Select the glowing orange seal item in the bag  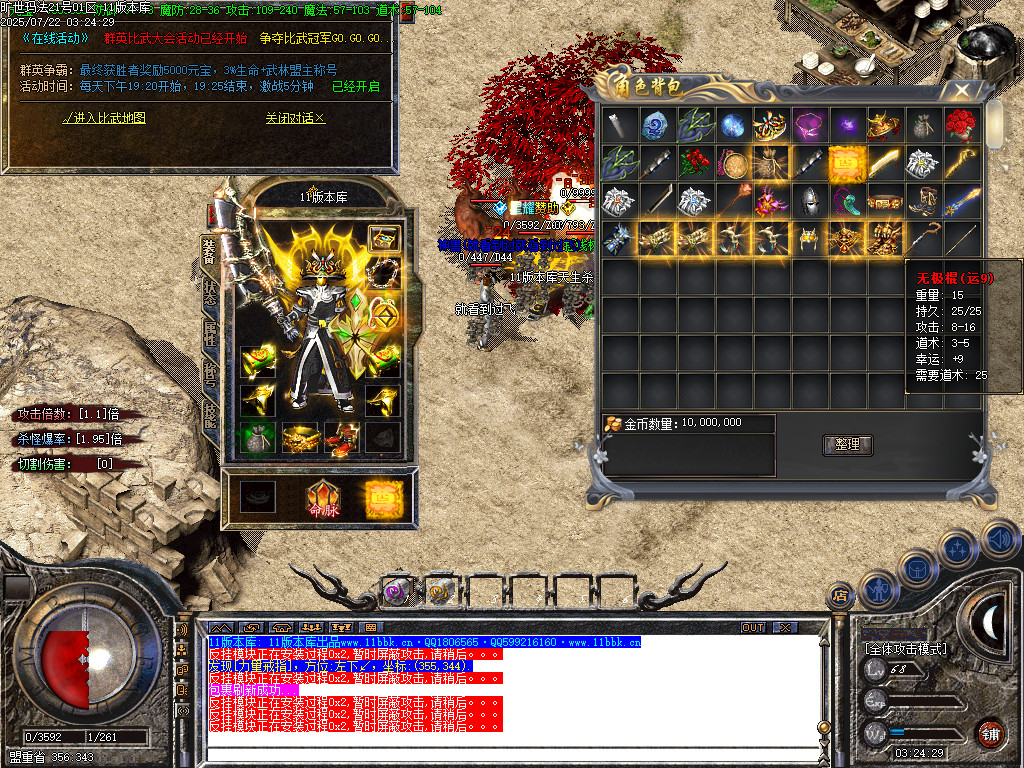tap(847, 163)
